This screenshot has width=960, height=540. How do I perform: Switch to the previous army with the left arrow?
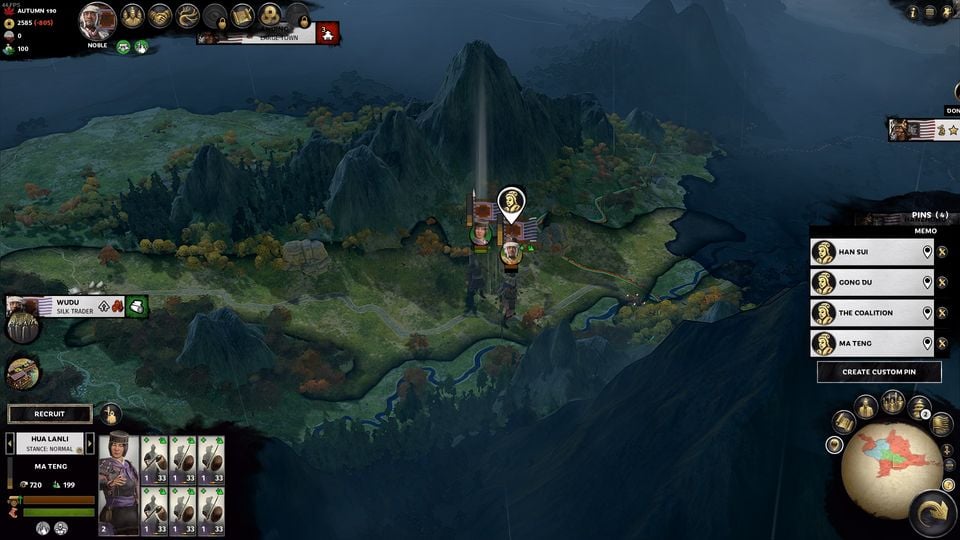click(11, 443)
